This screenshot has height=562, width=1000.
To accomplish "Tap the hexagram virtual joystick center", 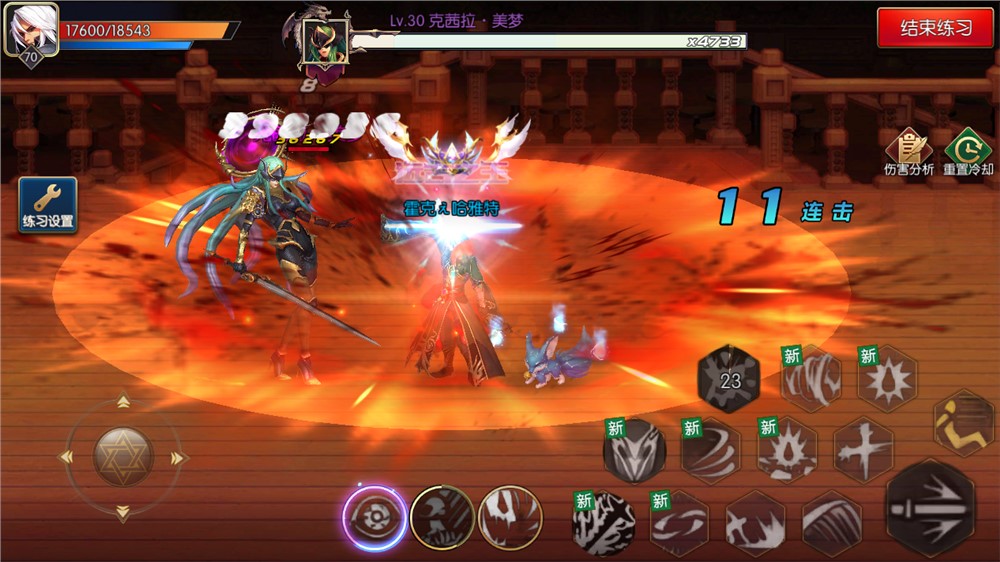I will click(122, 457).
